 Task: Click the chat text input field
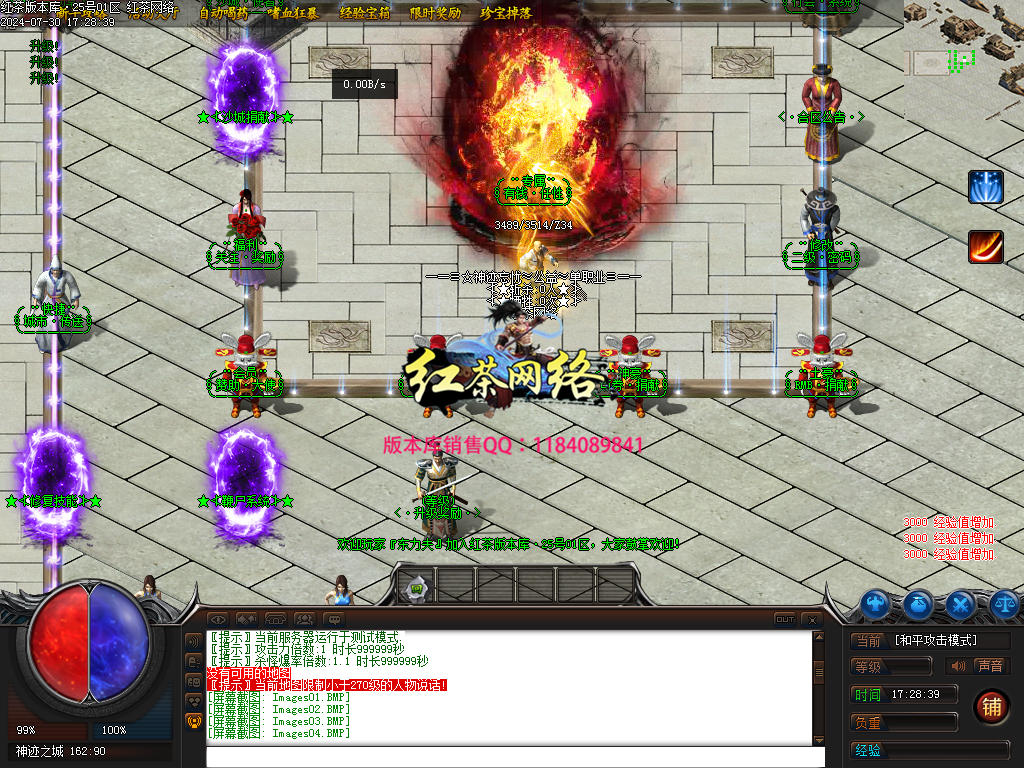(515, 757)
